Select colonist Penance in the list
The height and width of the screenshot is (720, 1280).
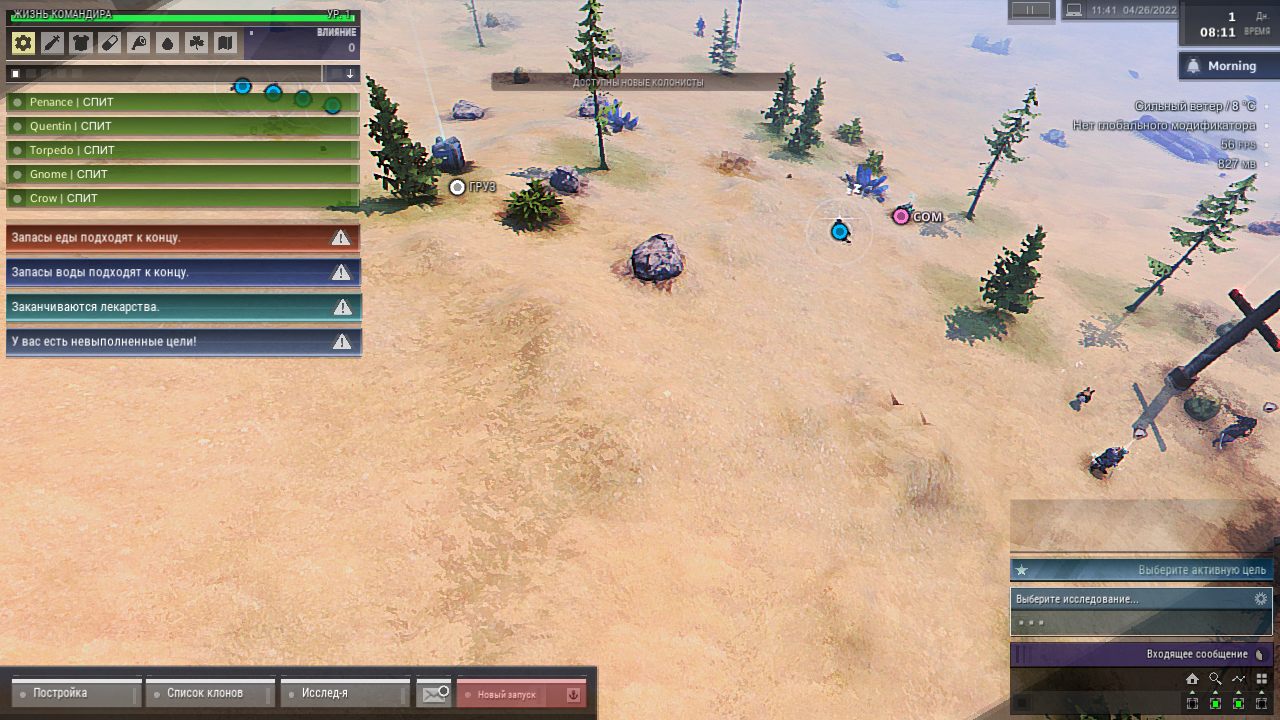point(183,102)
